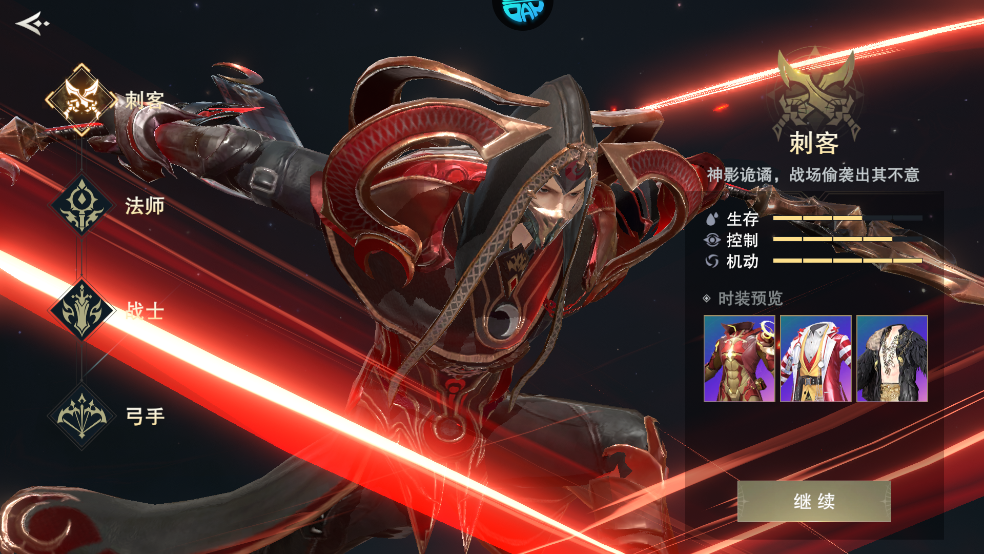Preview the red muscular armor costume
This screenshot has height=554, width=984.
pyautogui.click(x=739, y=359)
